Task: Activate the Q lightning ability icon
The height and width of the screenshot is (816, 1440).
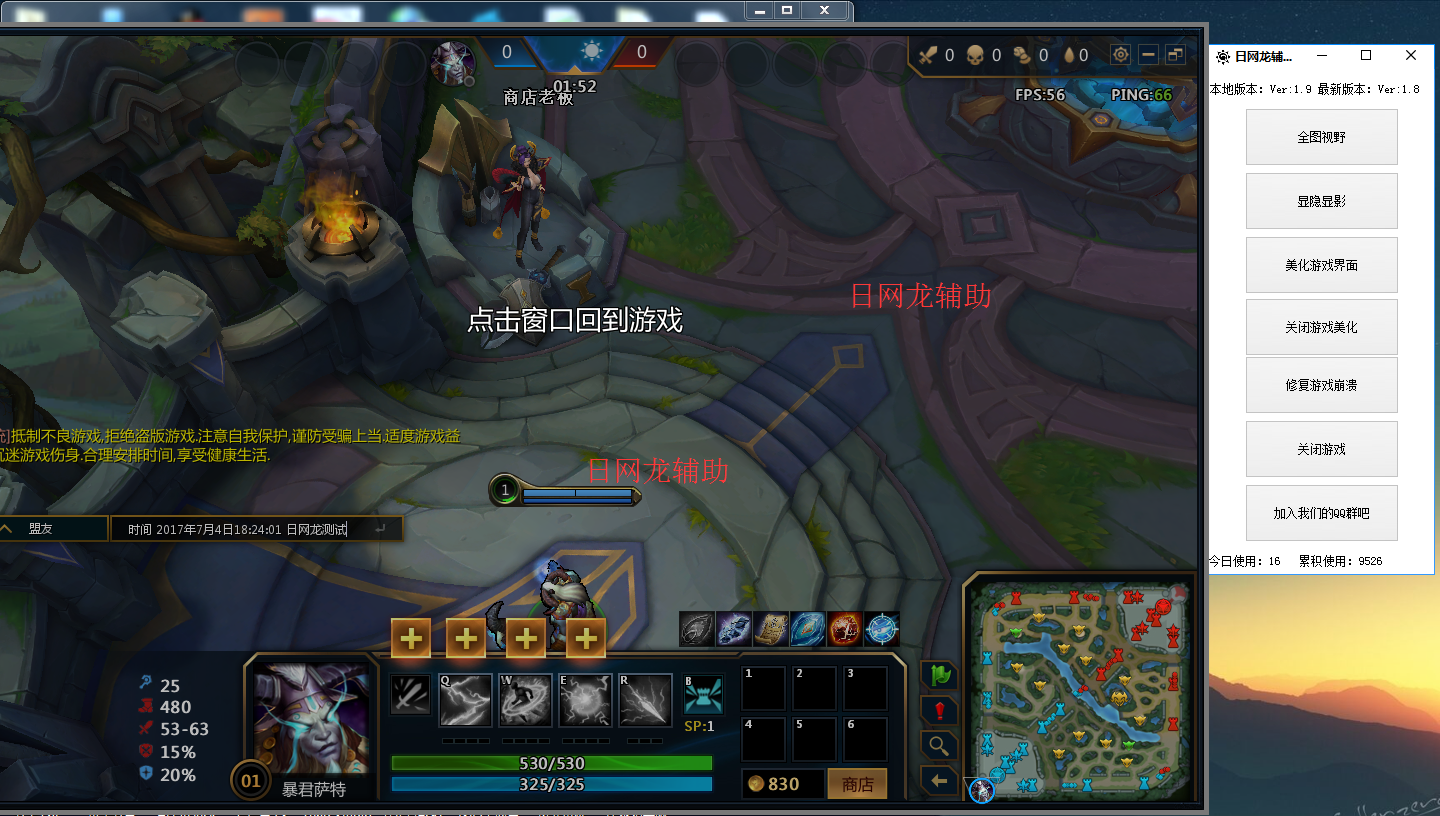Action: coord(466,700)
